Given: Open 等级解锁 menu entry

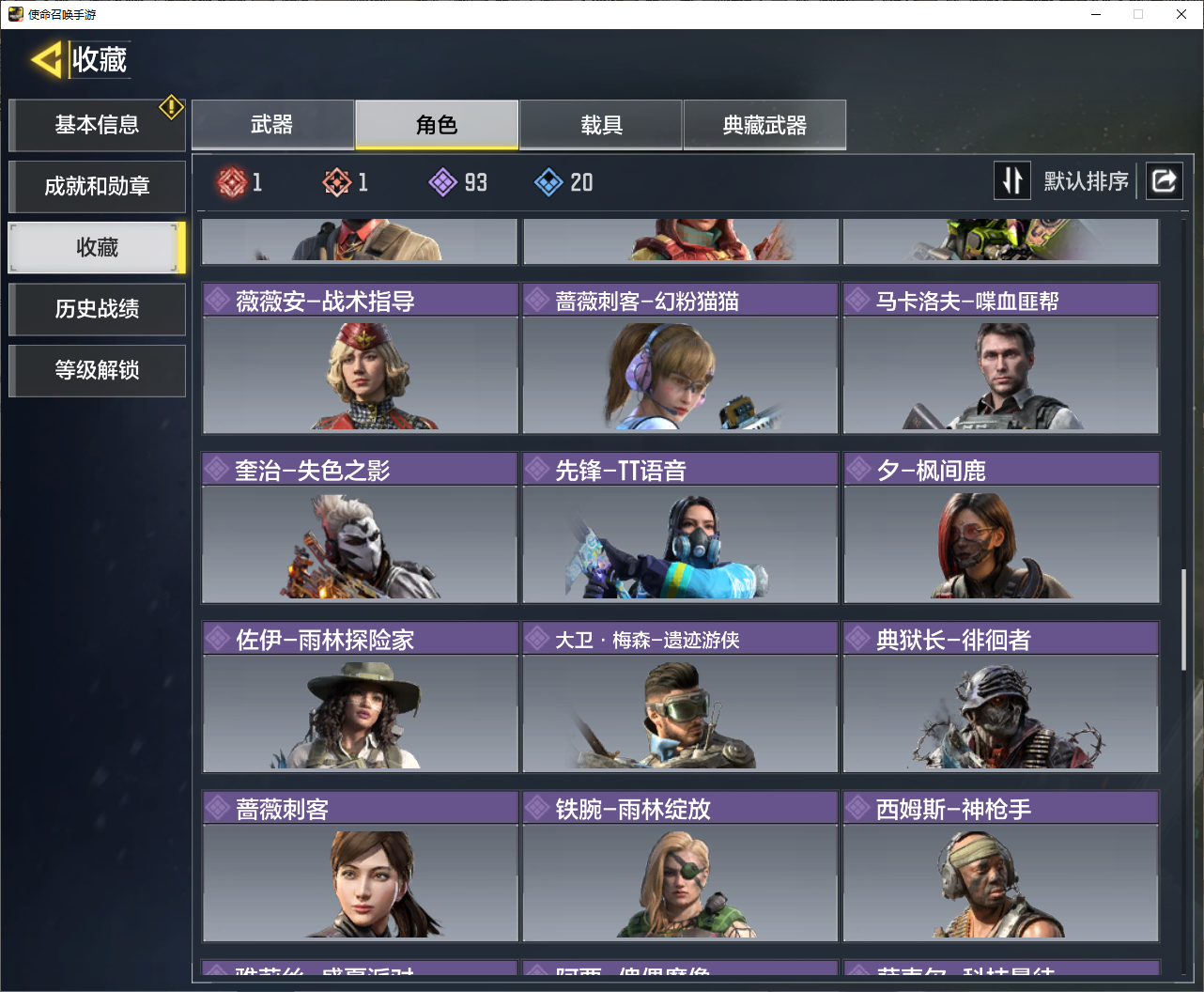Looking at the screenshot, I should pos(97,370).
